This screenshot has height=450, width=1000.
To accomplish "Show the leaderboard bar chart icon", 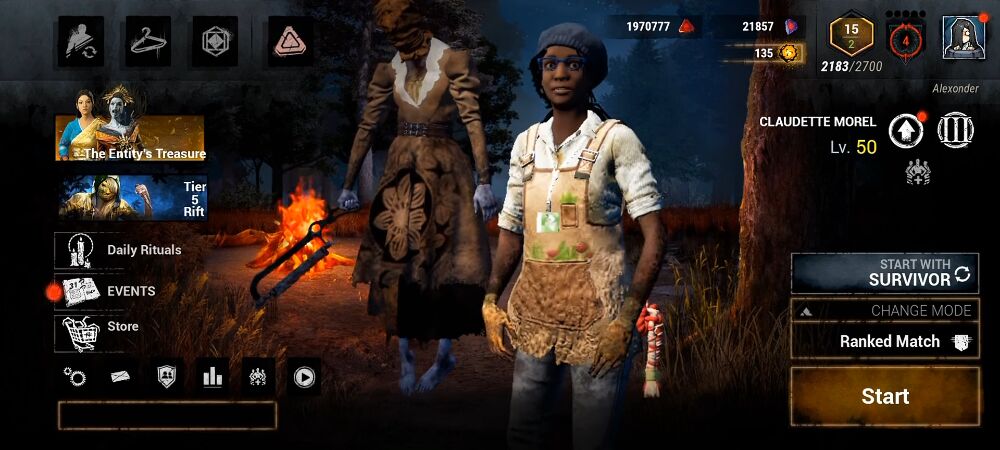I will 212,377.
